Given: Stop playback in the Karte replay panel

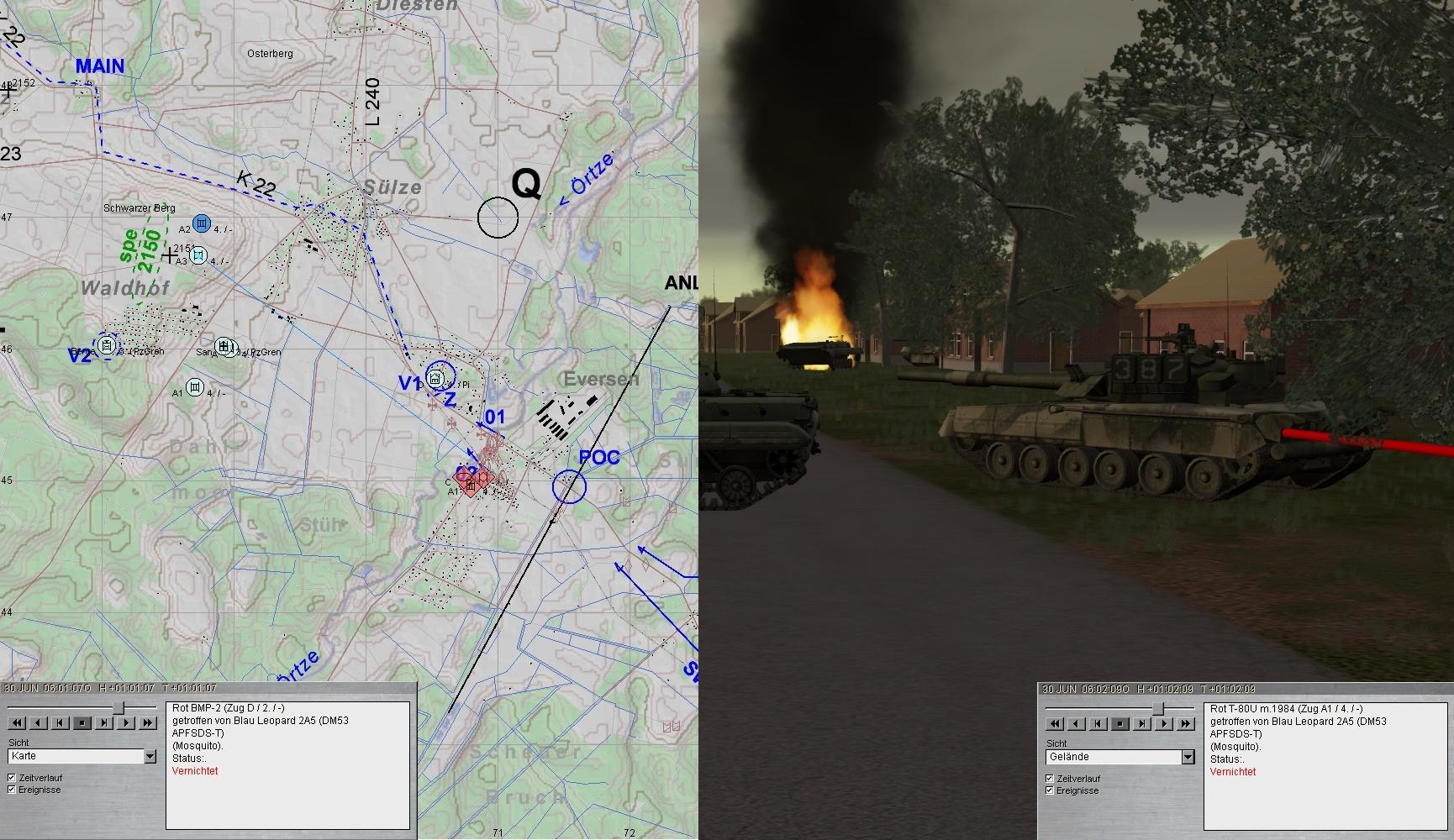Looking at the screenshot, I should coord(82,722).
